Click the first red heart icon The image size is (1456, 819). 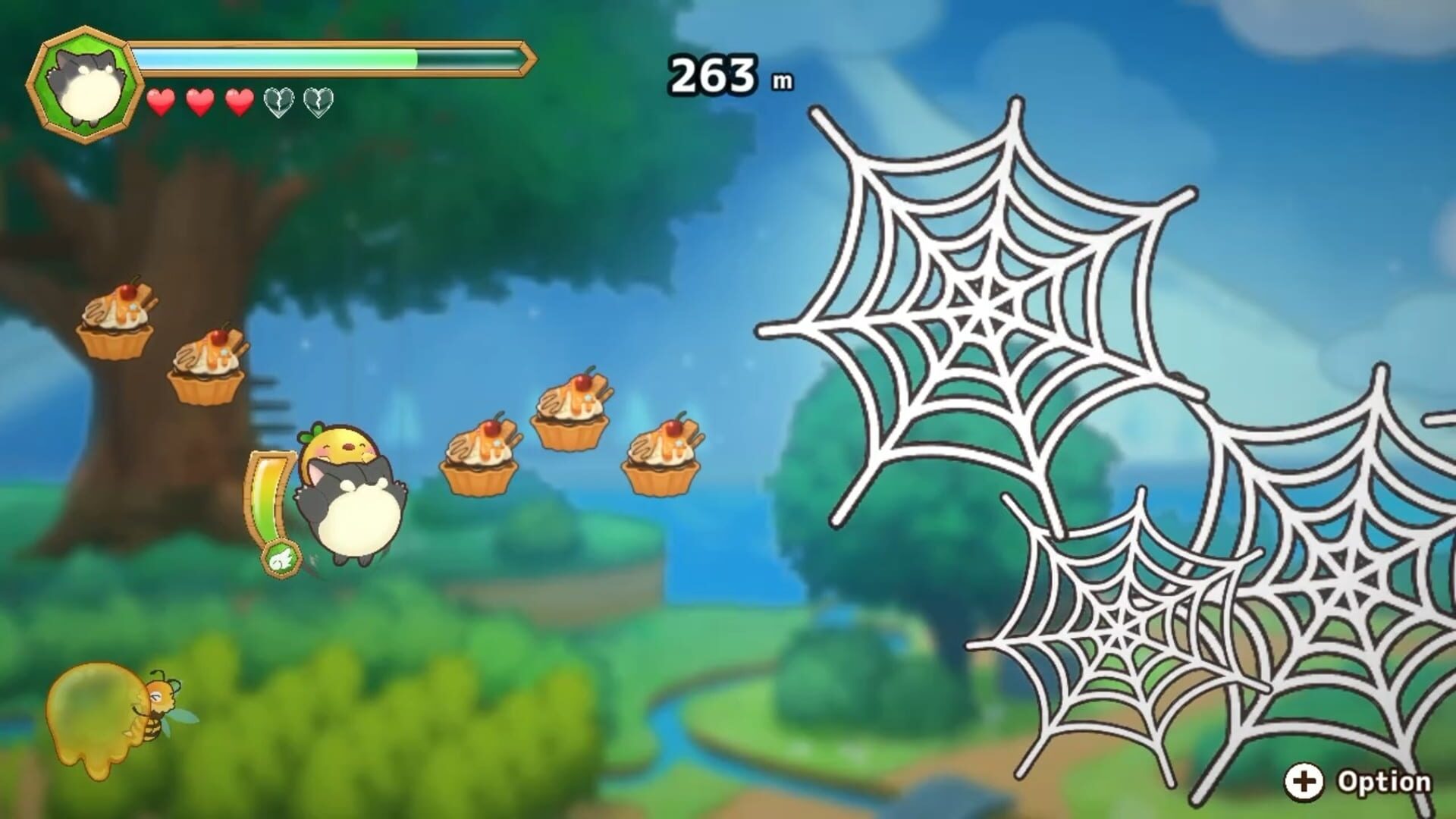coord(162,101)
